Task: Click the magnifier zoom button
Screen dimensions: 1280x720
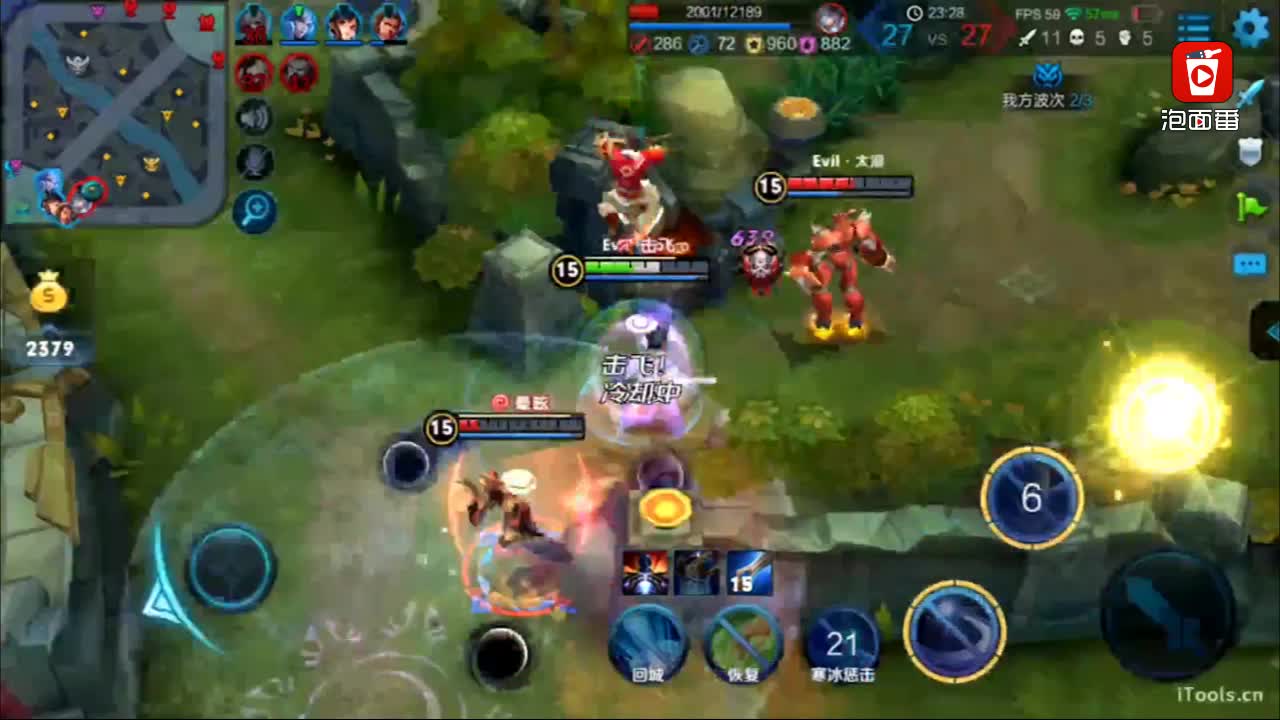Action: coord(255,210)
